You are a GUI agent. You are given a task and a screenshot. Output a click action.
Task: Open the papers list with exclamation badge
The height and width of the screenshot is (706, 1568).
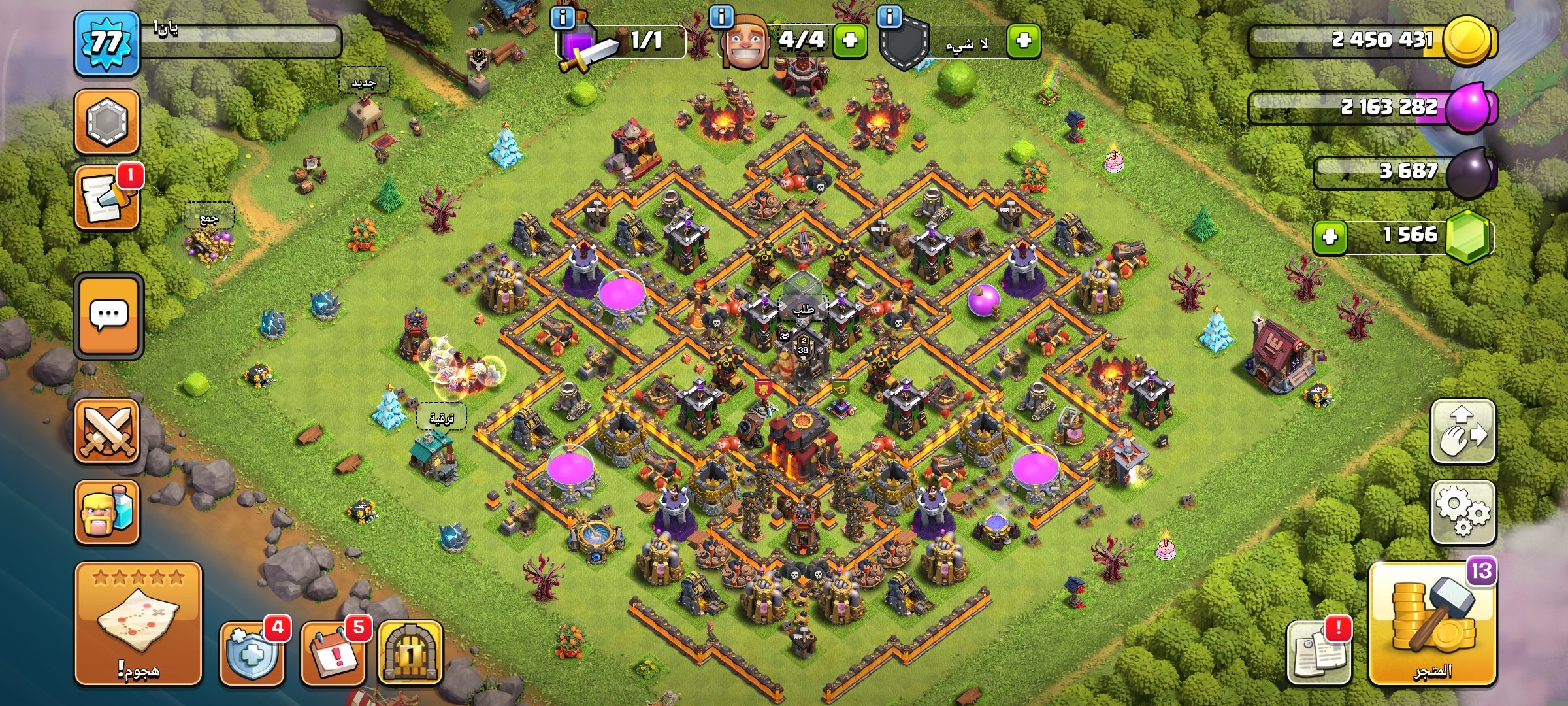[1318, 653]
